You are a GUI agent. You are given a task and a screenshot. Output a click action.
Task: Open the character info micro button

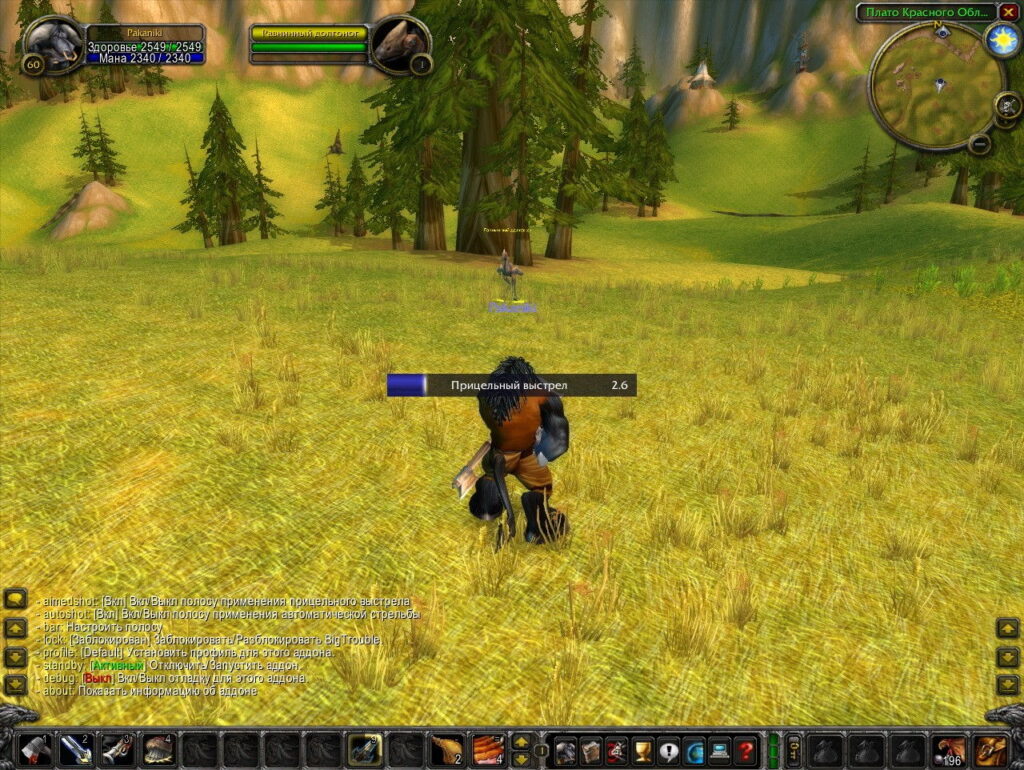click(x=566, y=750)
